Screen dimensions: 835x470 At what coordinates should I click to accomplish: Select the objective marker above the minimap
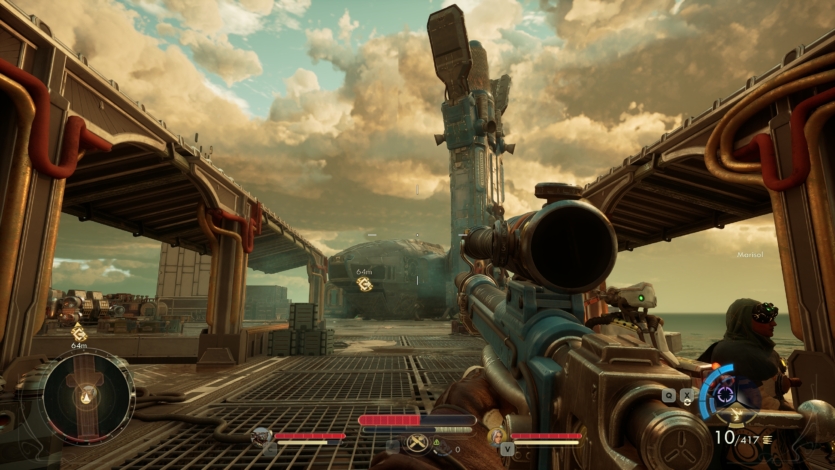tap(78, 332)
